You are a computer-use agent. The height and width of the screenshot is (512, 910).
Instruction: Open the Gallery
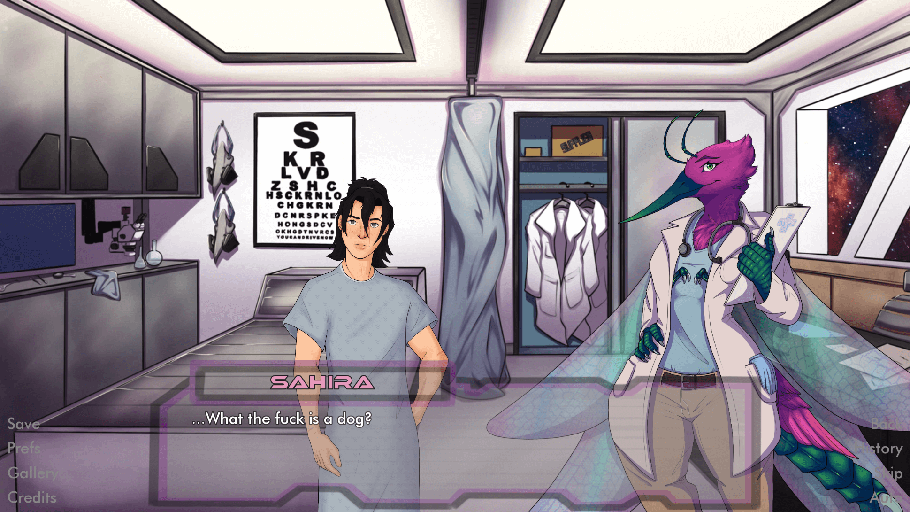[31, 473]
